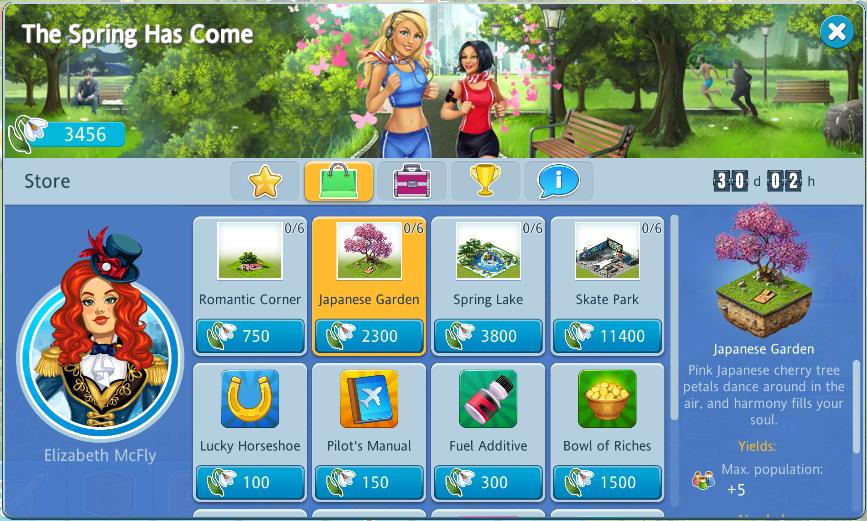Buy Spring Lake for 3800
The width and height of the screenshot is (867, 521).
(x=488, y=336)
